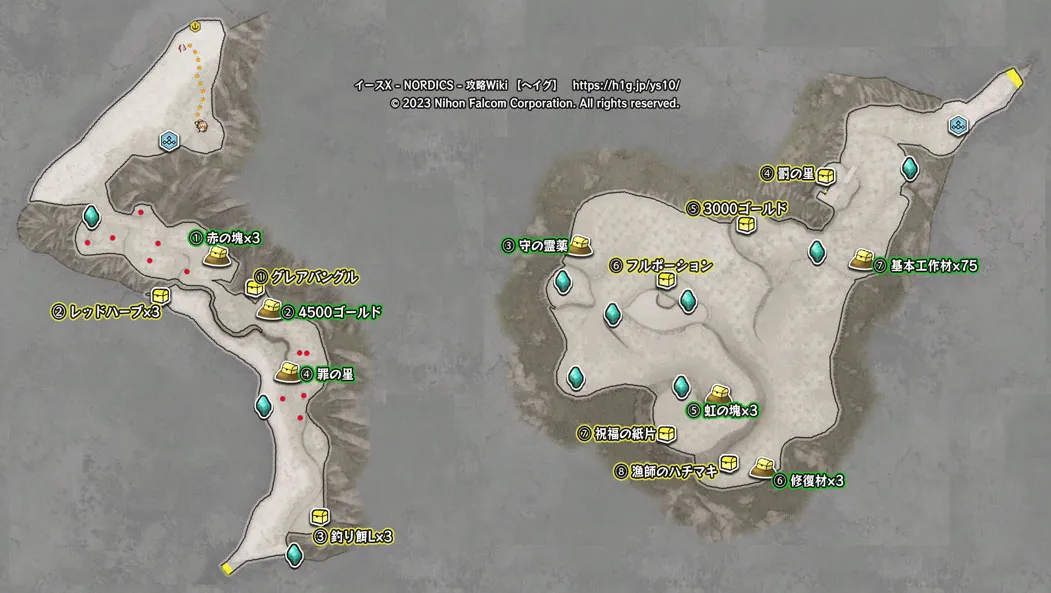Click the 修復材×3 treasure marker
Image resolution: width=1051 pixels, height=593 pixels.
click(x=762, y=466)
